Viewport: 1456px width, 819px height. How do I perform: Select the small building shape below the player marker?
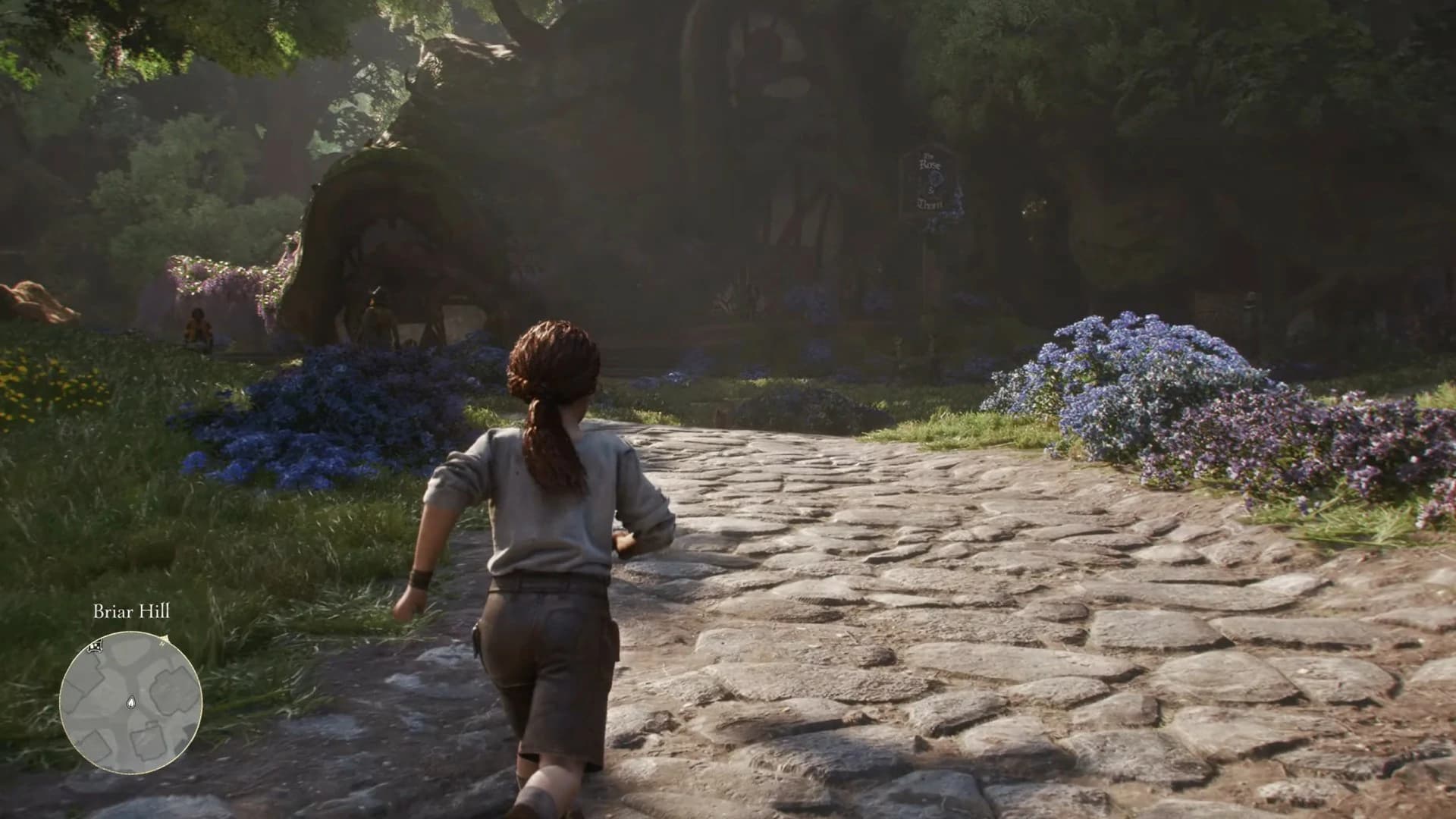tap(149, 742)
